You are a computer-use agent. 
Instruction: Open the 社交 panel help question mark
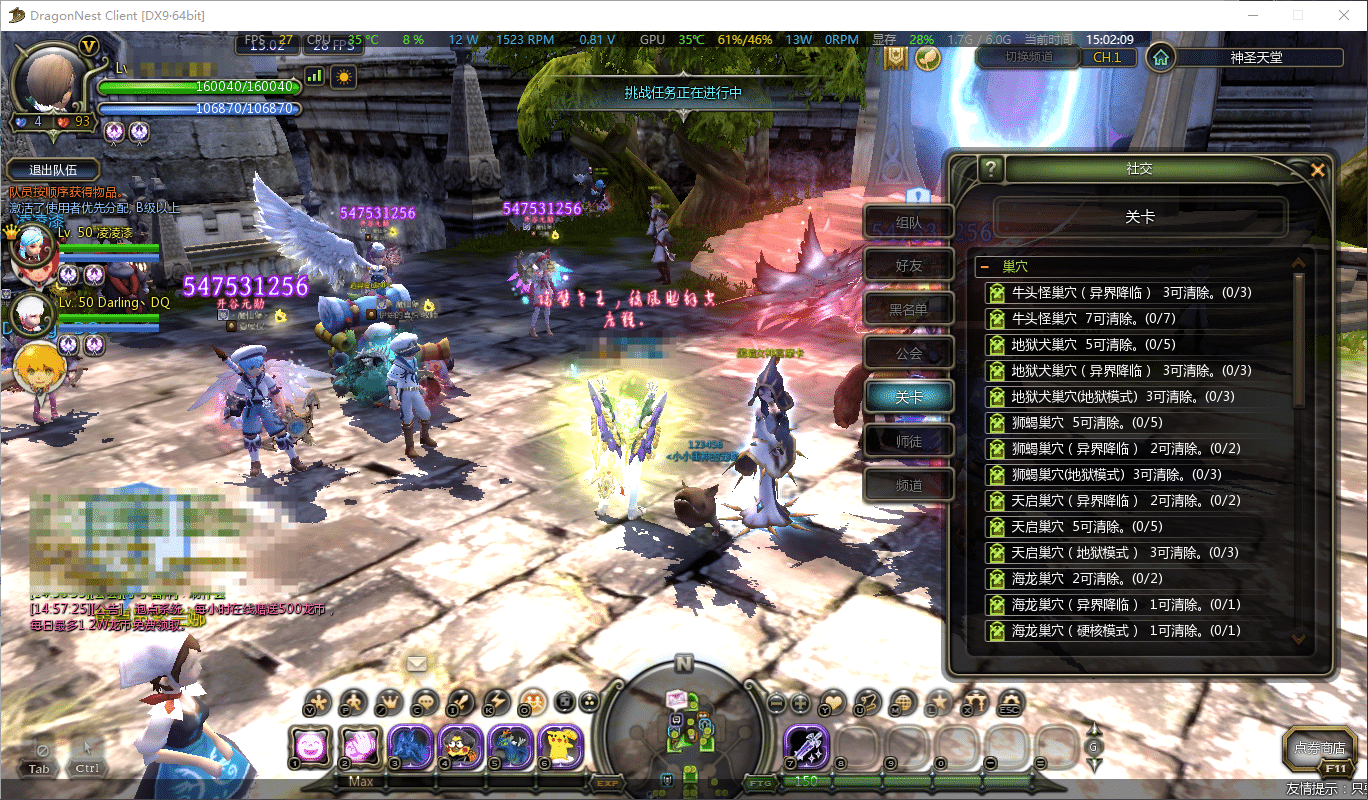(x=990, y=169)
